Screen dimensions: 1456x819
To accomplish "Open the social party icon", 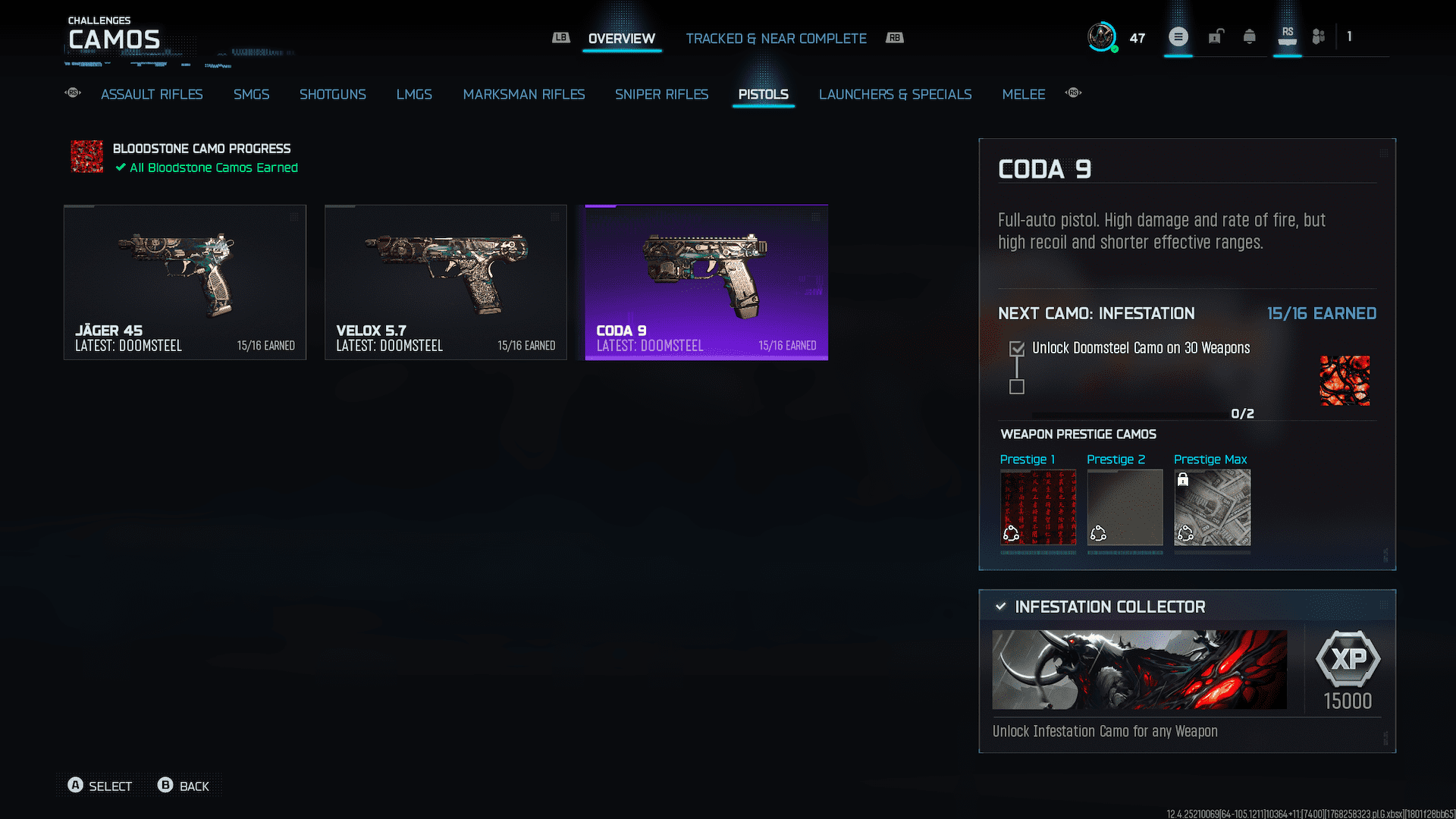I will tap(1319, 36).
